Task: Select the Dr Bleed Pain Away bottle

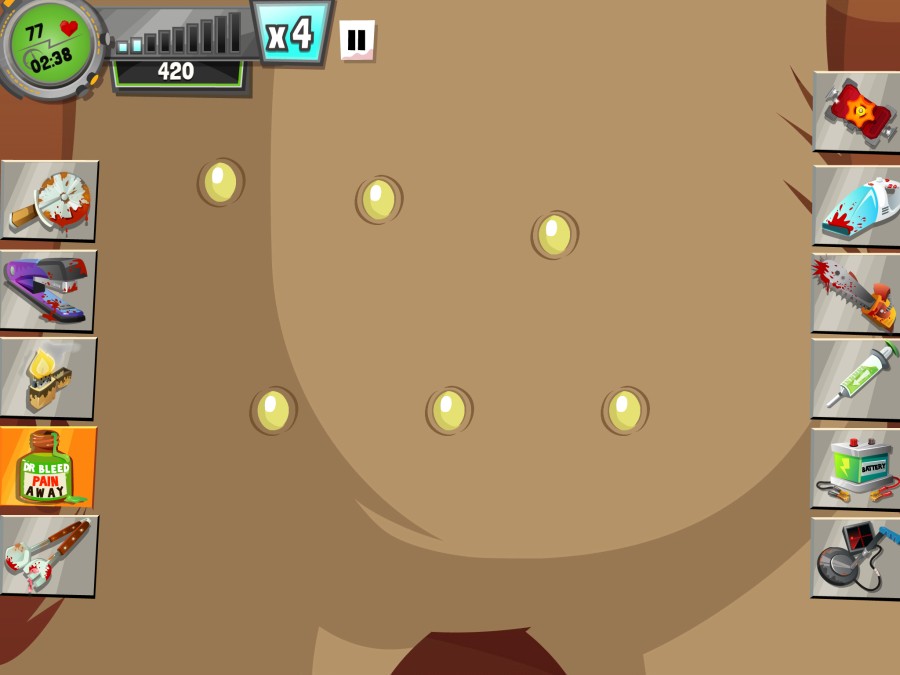Action: tap(48, 466)
